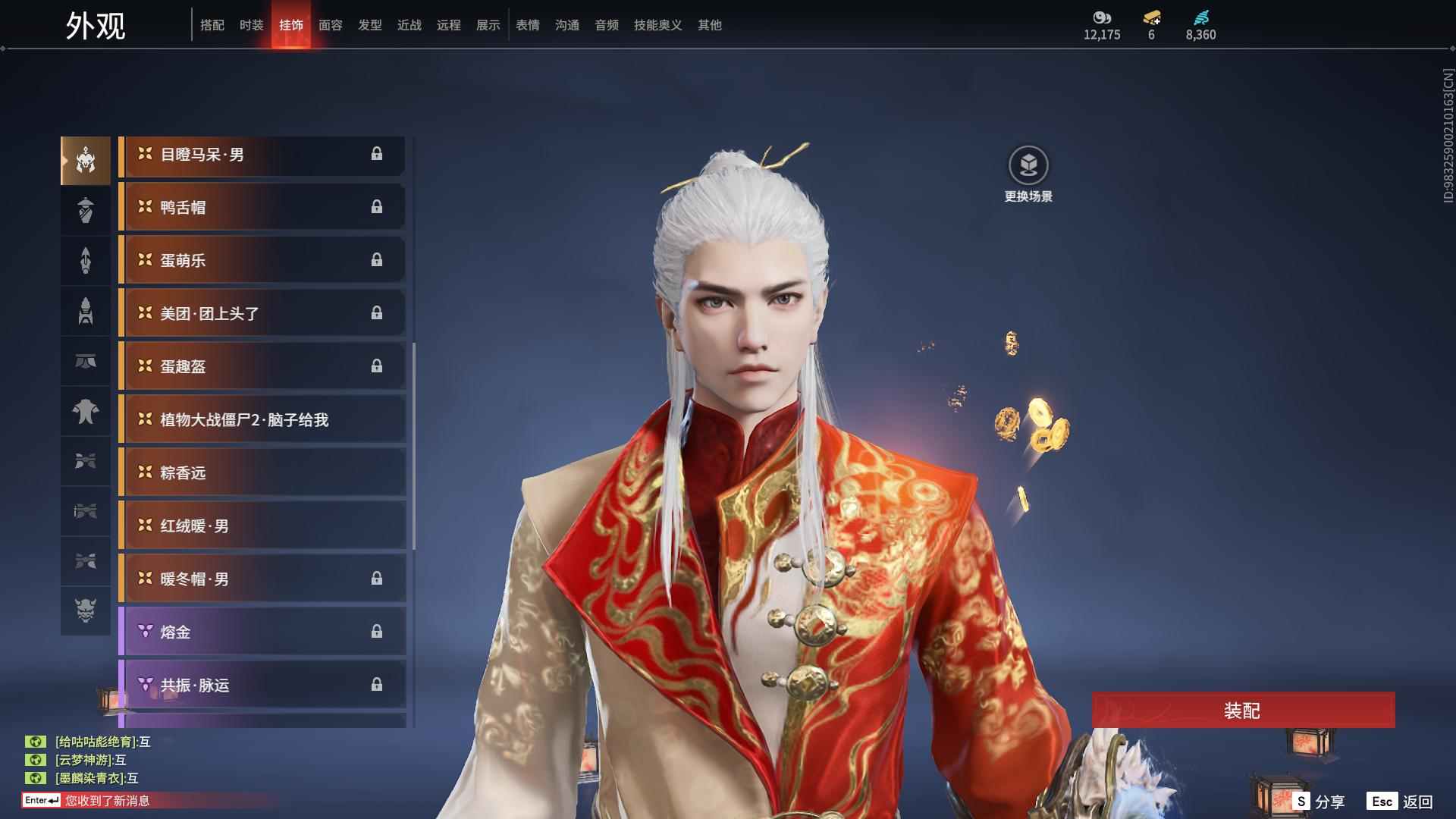1456x819 pixels.
Task: Open the 搭配 tab
Action: click(212, 25)
